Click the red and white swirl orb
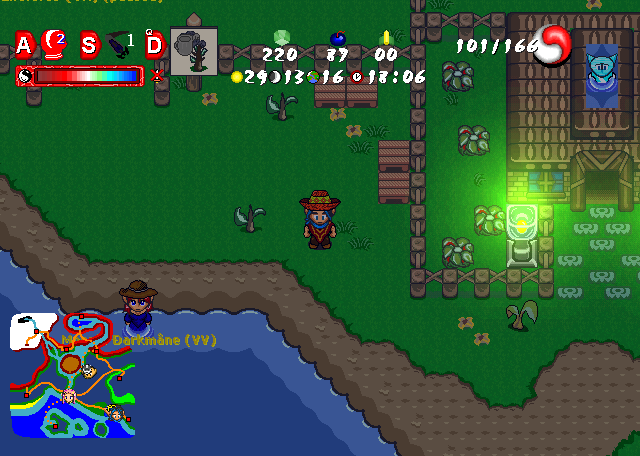Screen dimensions: 640x456 point(550,45)
